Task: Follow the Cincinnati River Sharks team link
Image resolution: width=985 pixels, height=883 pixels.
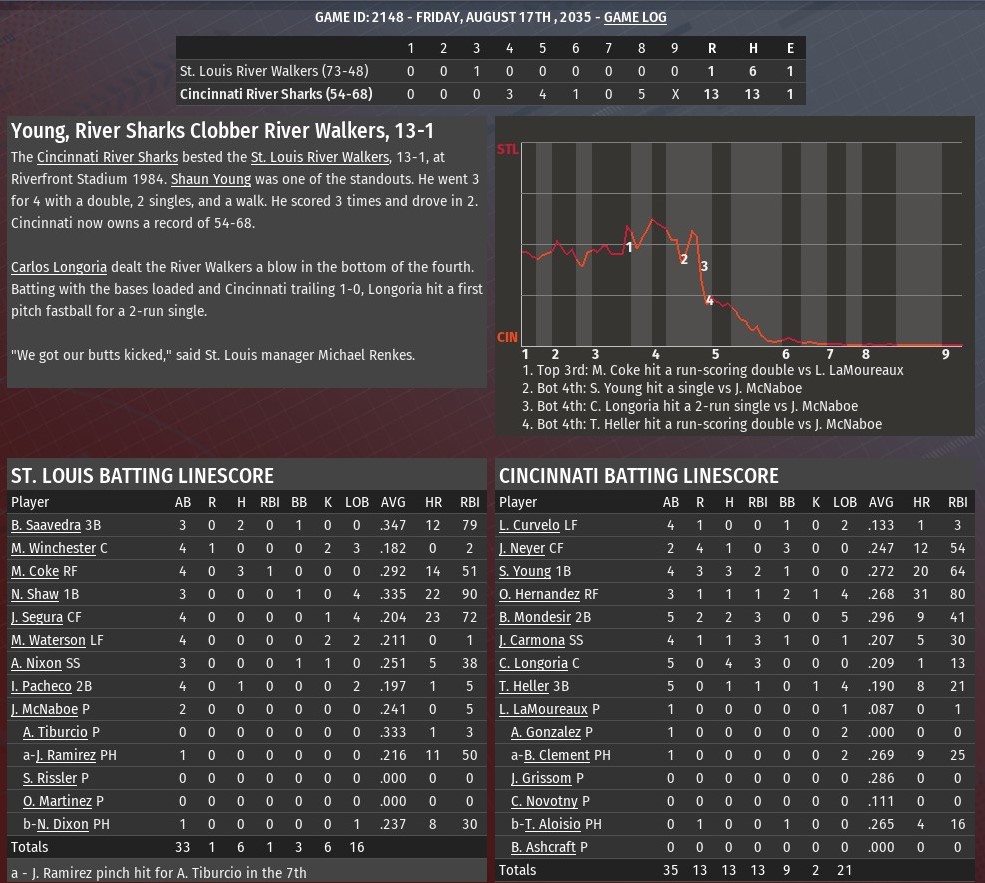Action: (x=107, y=158)
